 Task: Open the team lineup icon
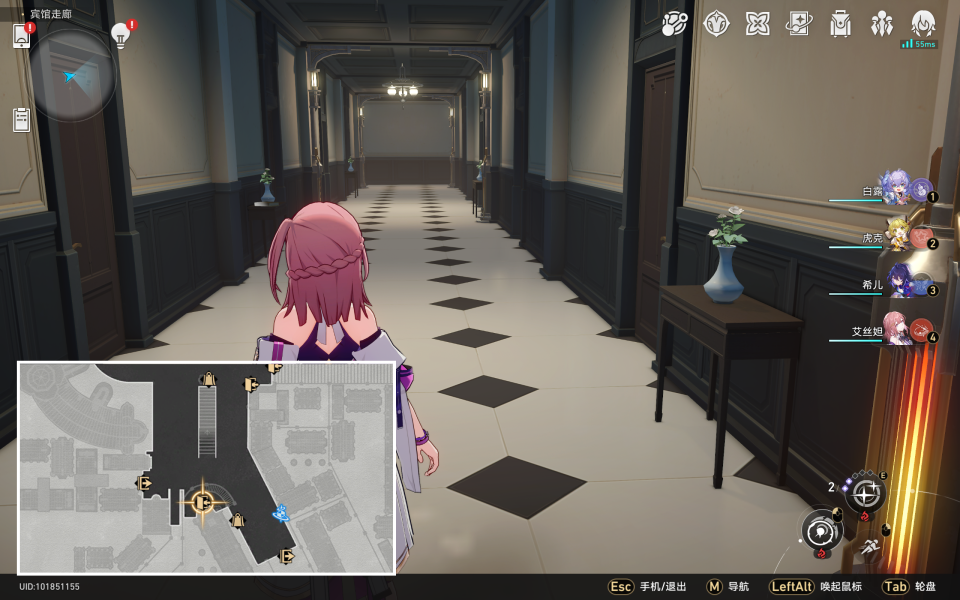pos(881,23)
